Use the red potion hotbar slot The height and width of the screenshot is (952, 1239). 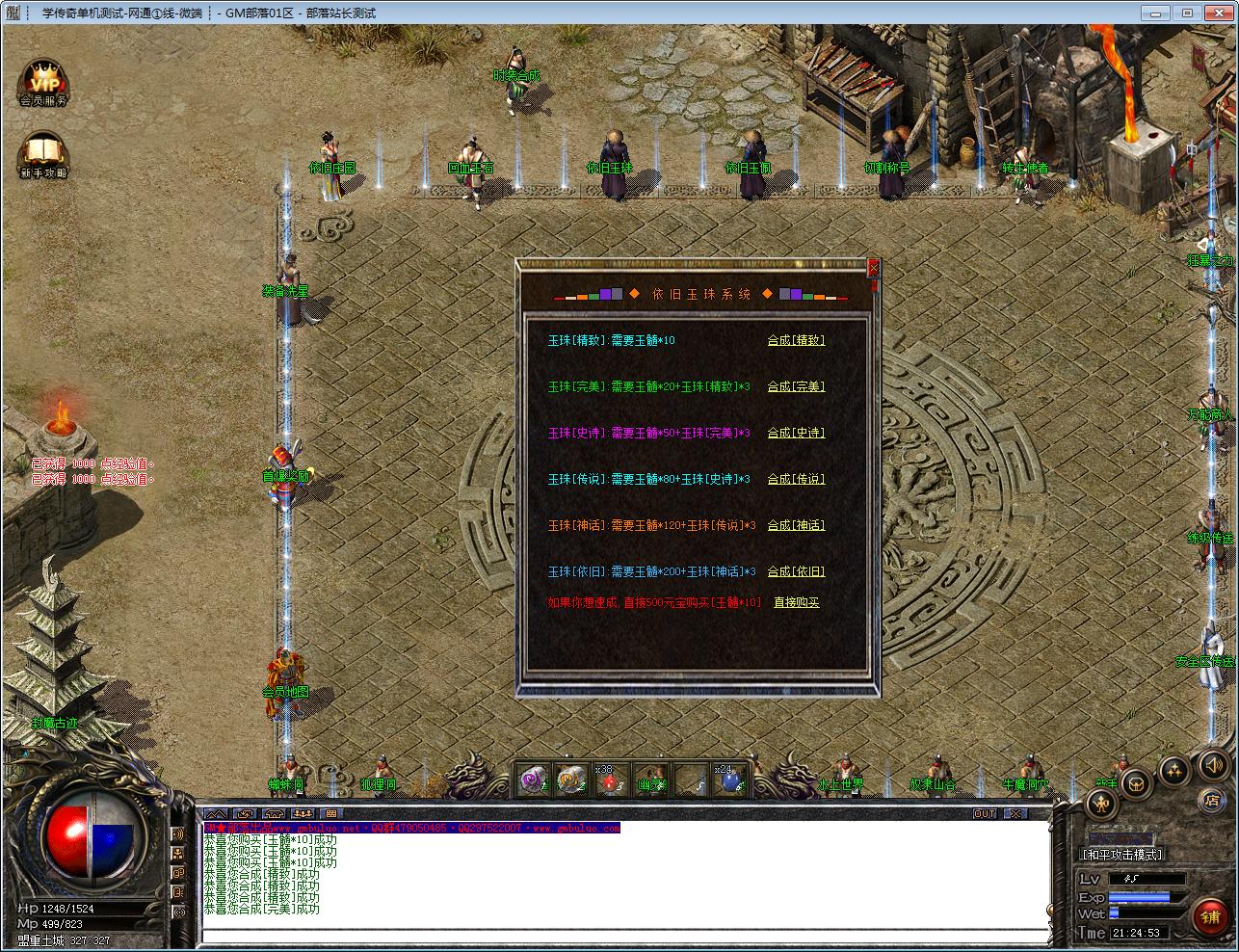pos(611,780)
